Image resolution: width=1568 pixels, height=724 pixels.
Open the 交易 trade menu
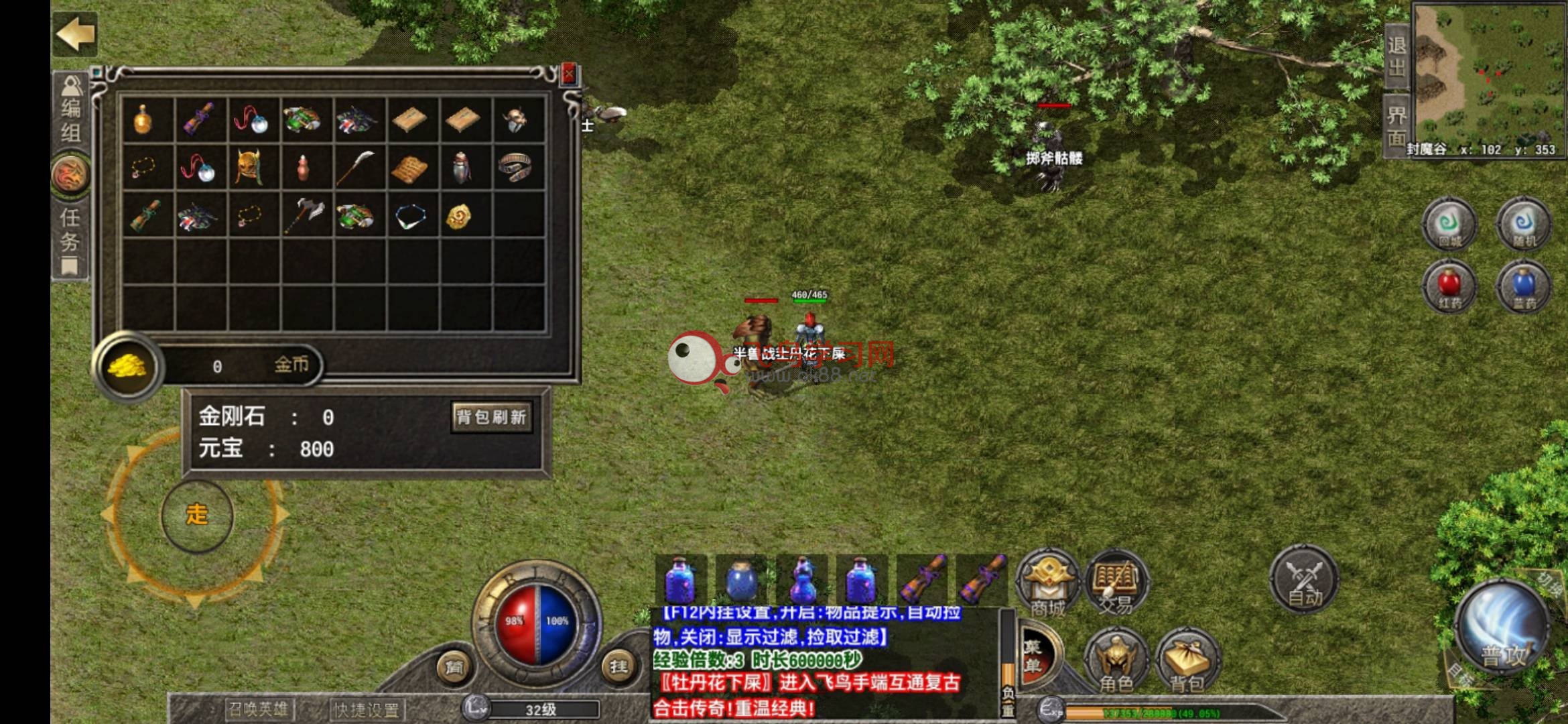point(1116,583)
